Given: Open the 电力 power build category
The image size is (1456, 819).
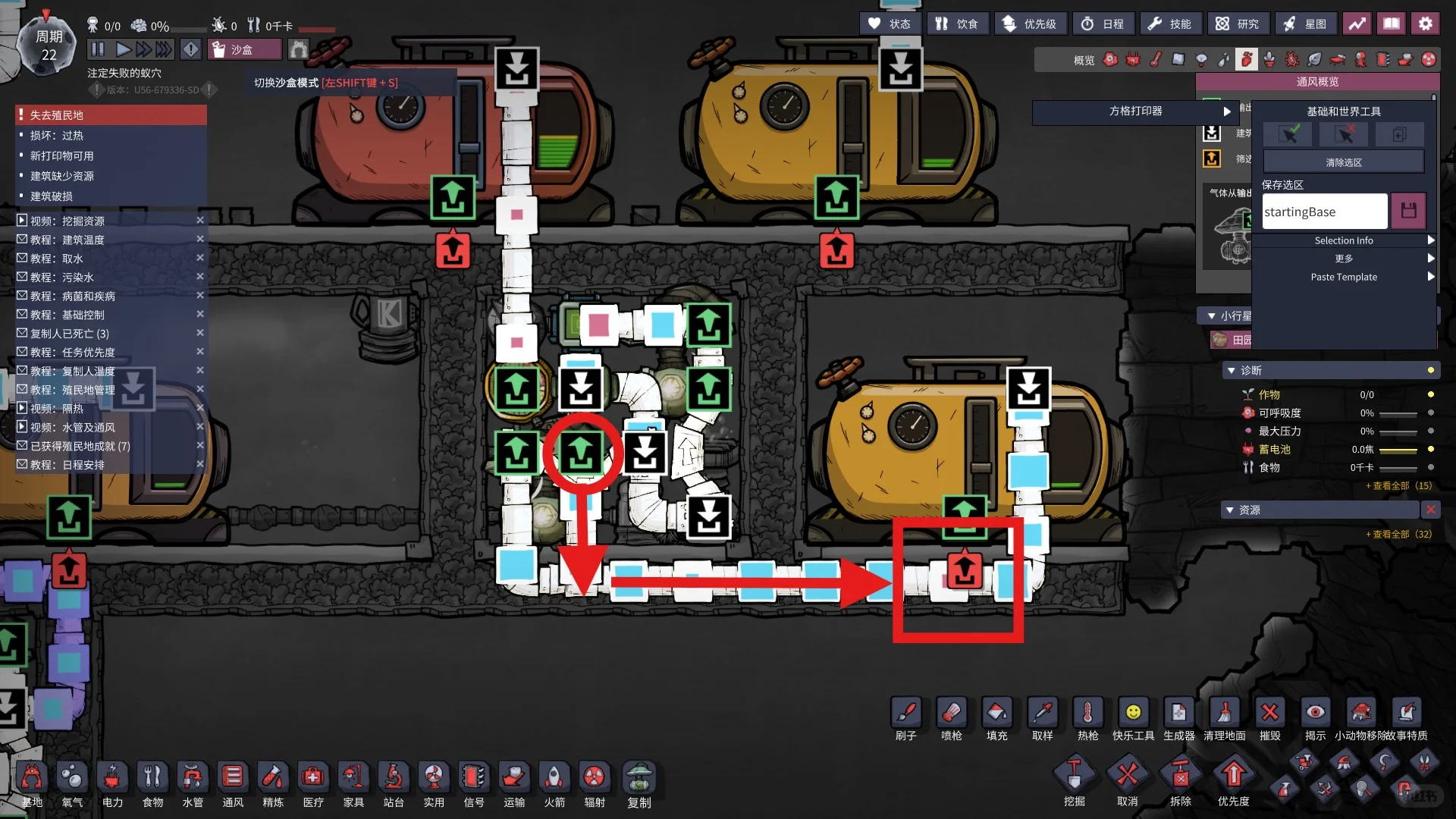Looking at the screenshot, I should tap(112, 783).
